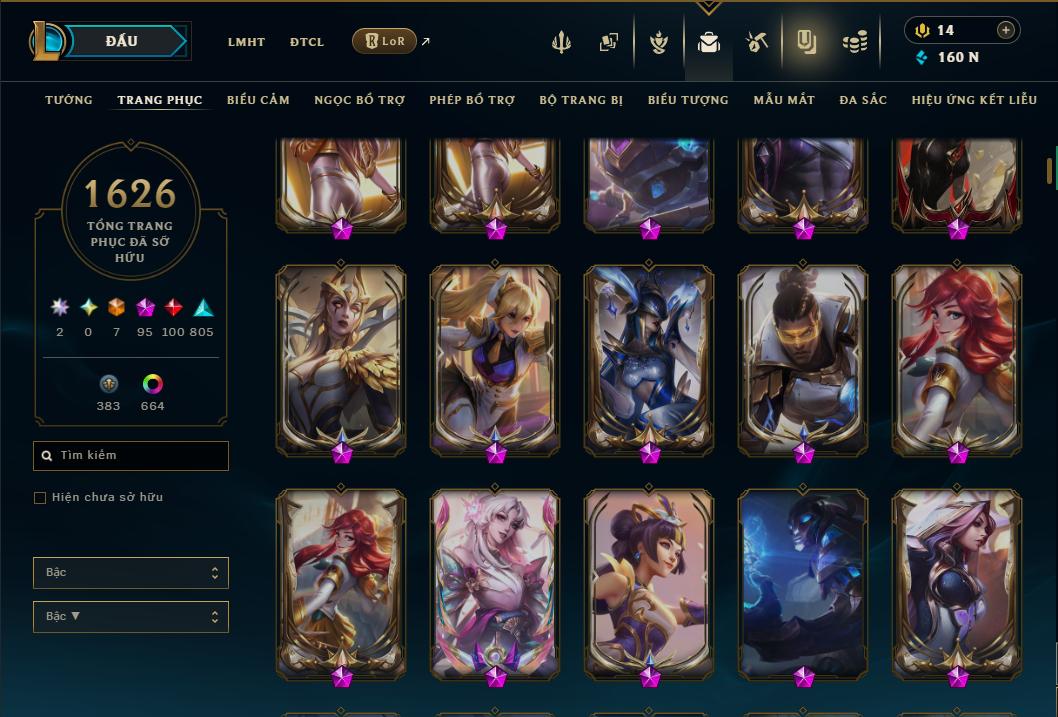
Task: Click the Tìm kiếm search box
Action: click(131, 456)
